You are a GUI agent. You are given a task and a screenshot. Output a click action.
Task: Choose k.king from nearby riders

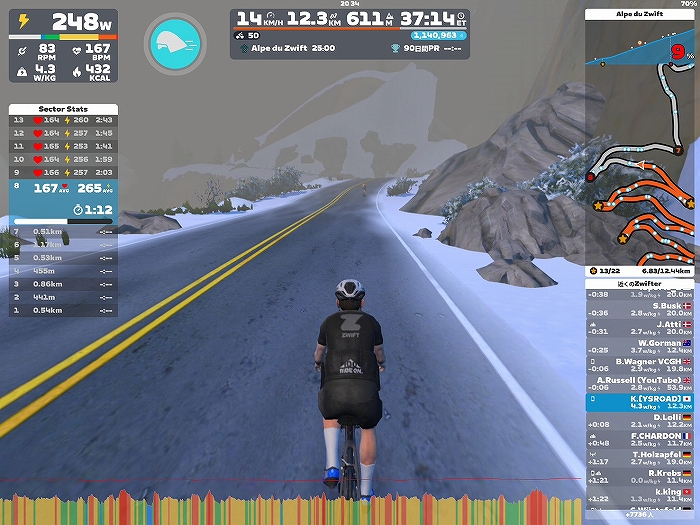[x=640, y=495]
